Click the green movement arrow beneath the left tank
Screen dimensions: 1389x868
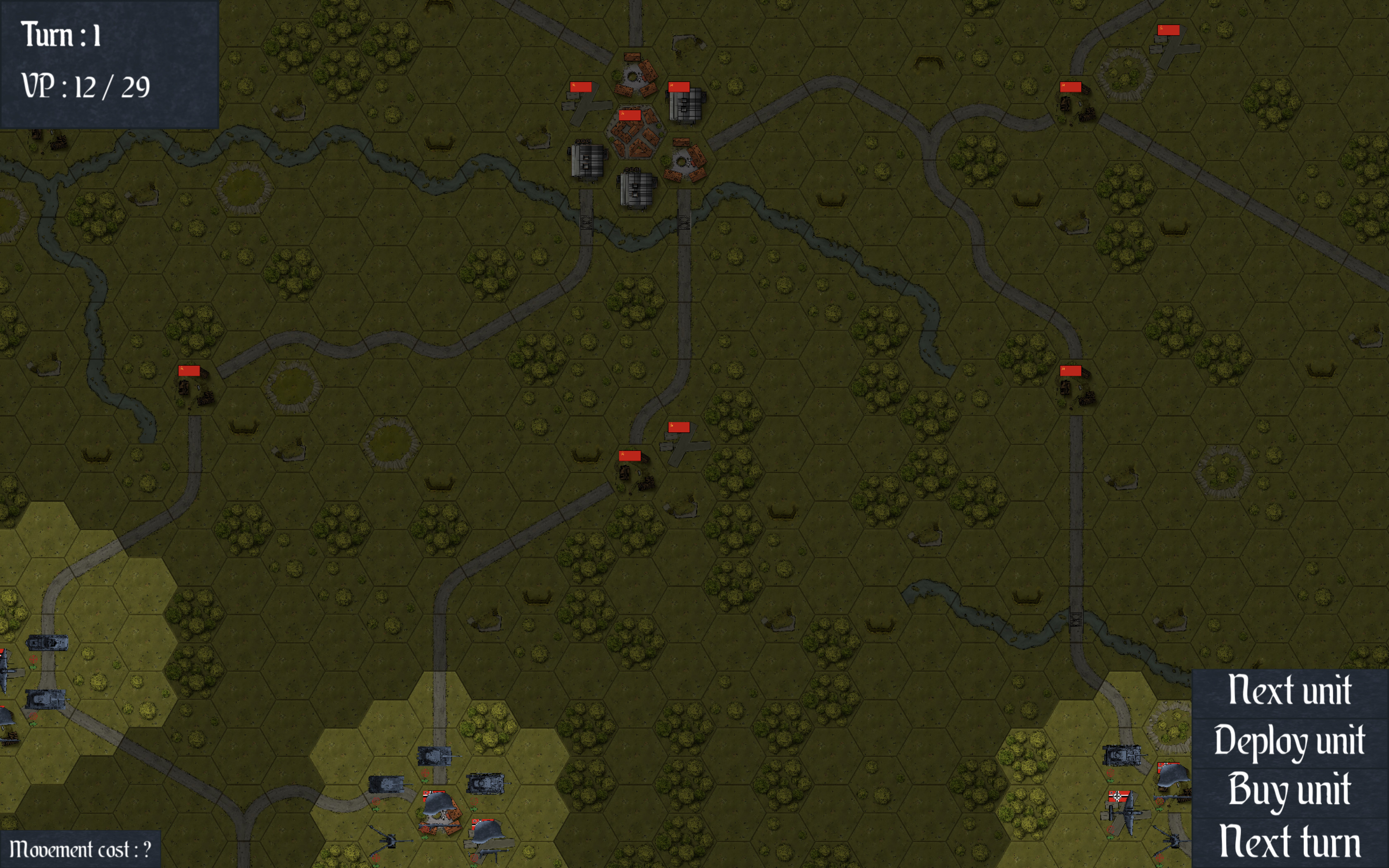click(376, 810)
